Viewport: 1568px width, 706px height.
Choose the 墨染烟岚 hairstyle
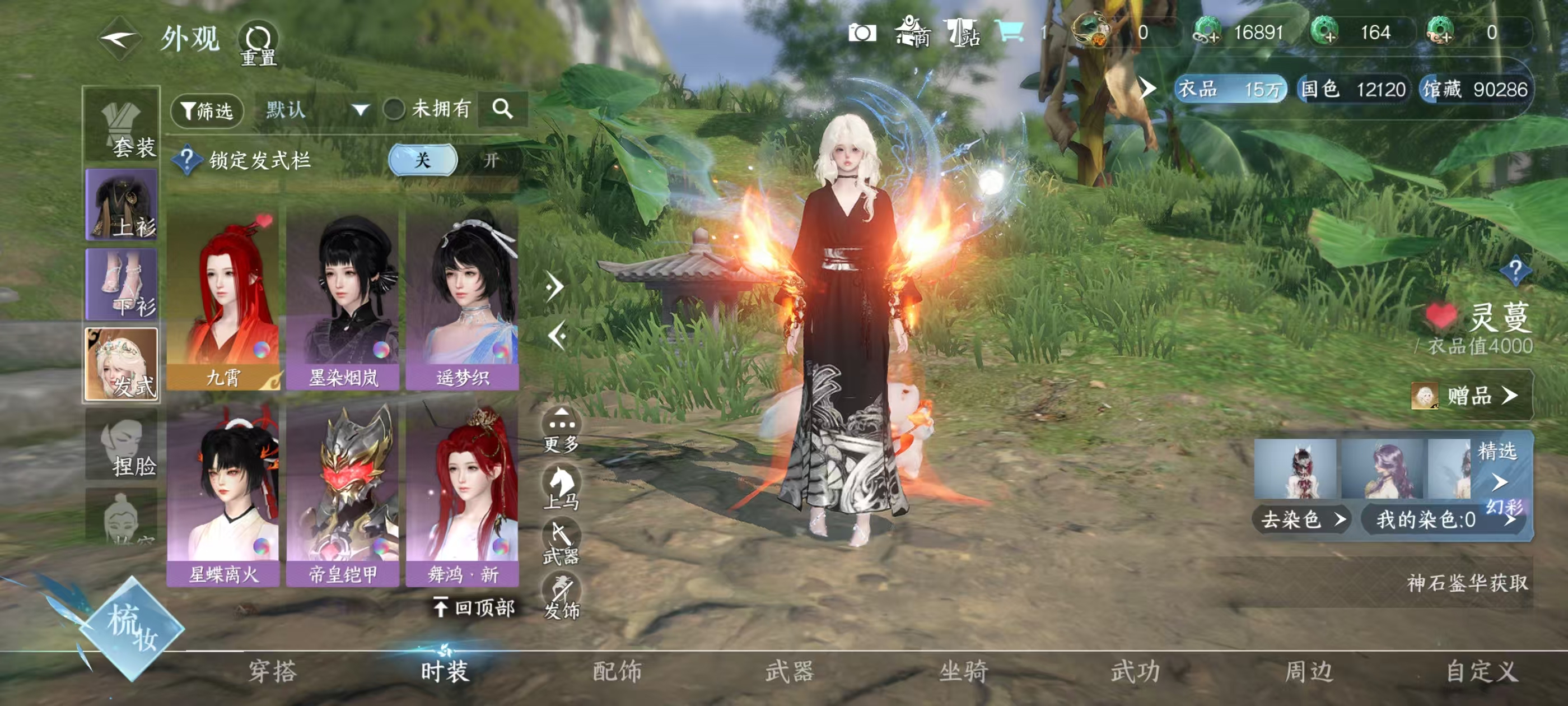pyautogui.click(x=343, y=299)
